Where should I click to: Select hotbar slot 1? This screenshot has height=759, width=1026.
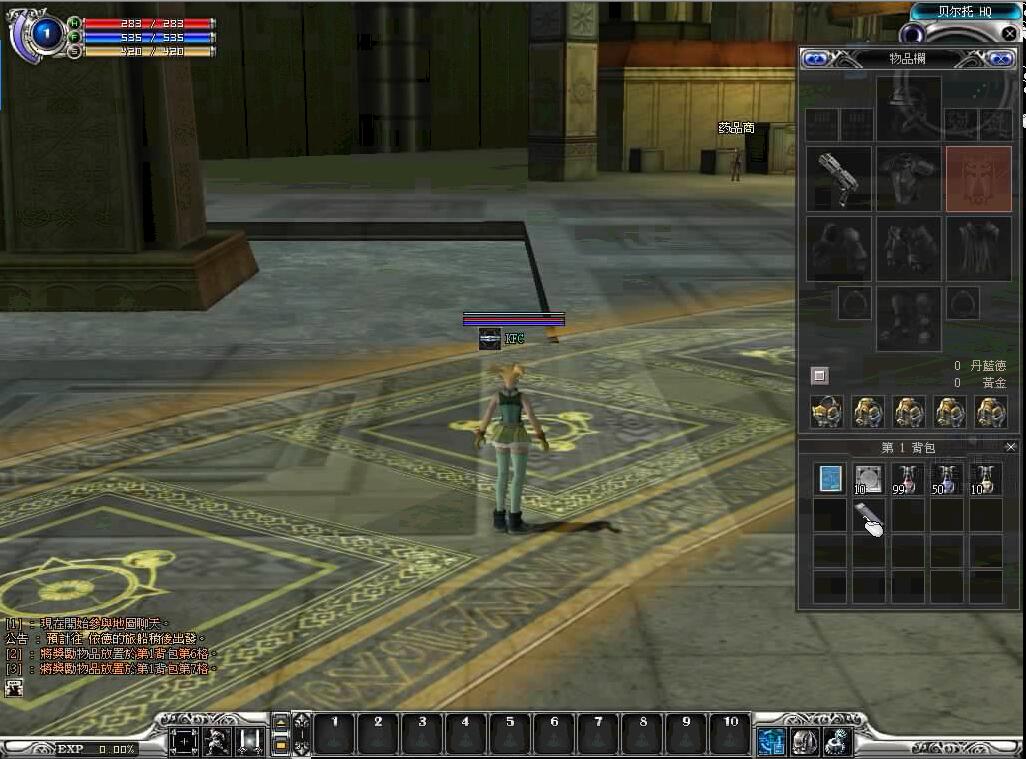334,735
